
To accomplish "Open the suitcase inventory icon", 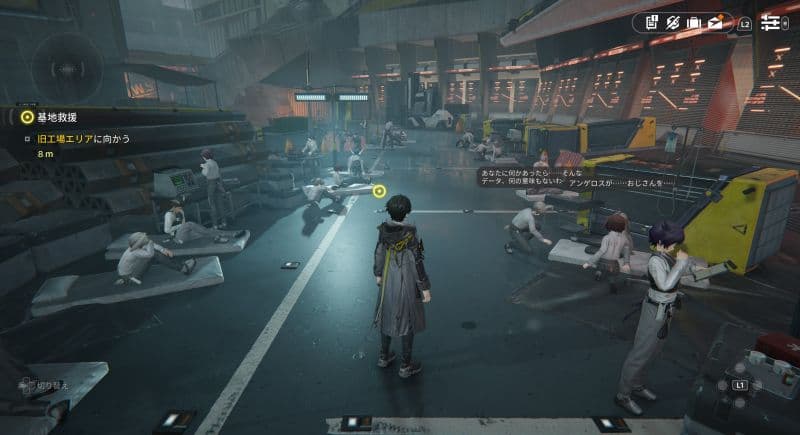I will click(x=694, y=22).
